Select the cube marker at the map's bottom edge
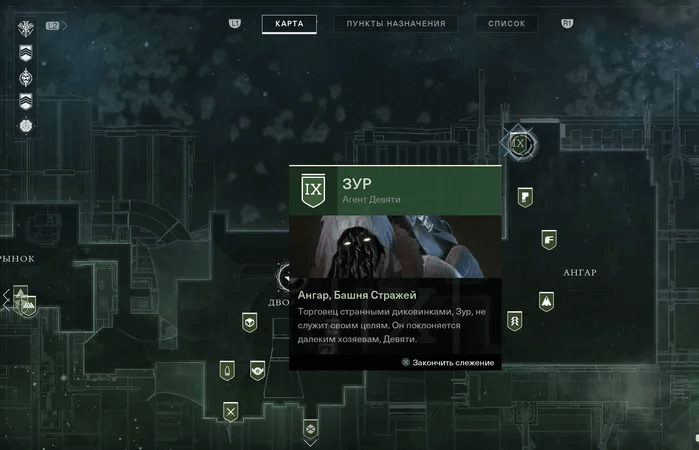The height and width of the screenshot is (450, 699). 311,429
